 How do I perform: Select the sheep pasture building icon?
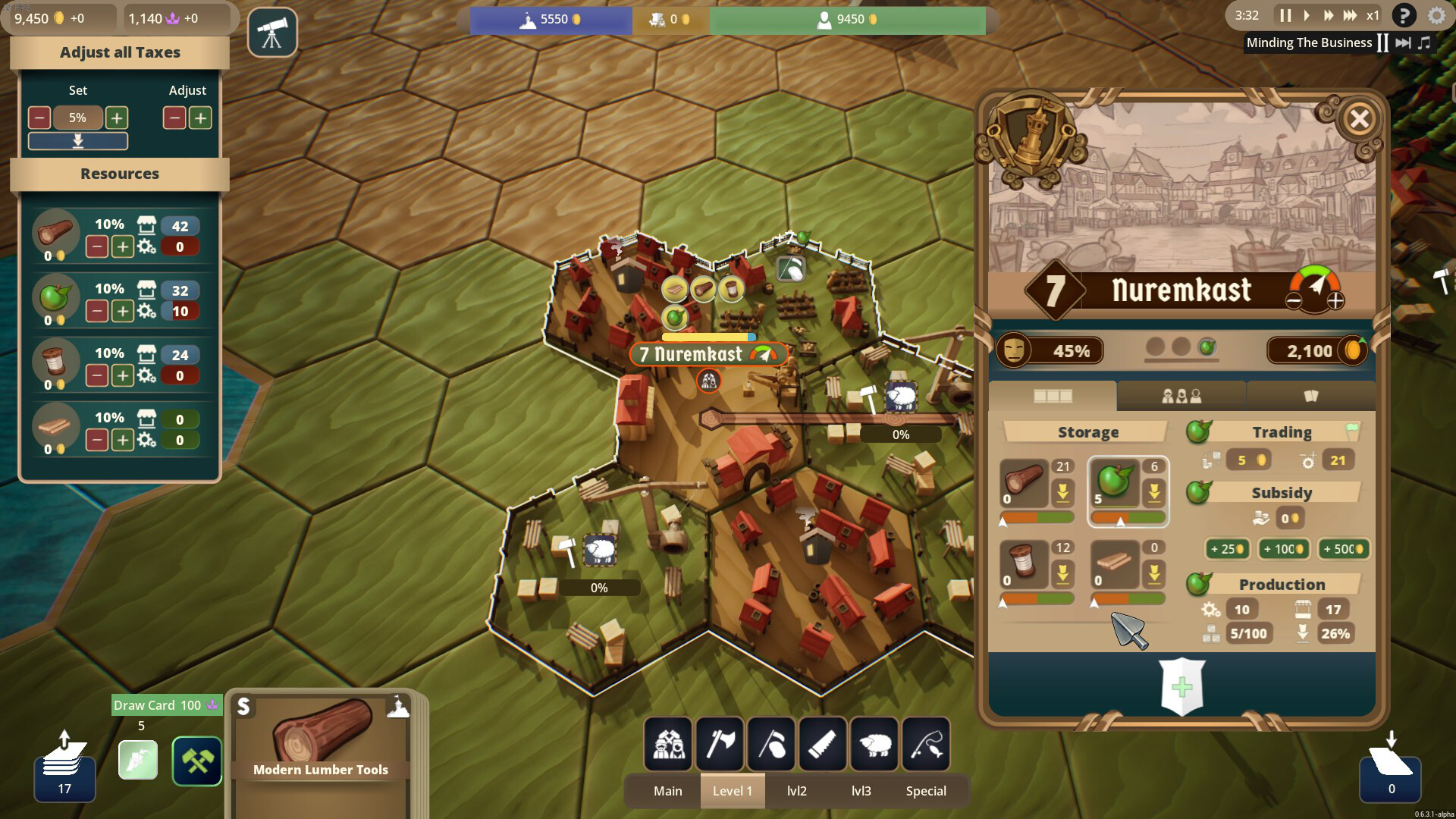[x=874, y=744]
